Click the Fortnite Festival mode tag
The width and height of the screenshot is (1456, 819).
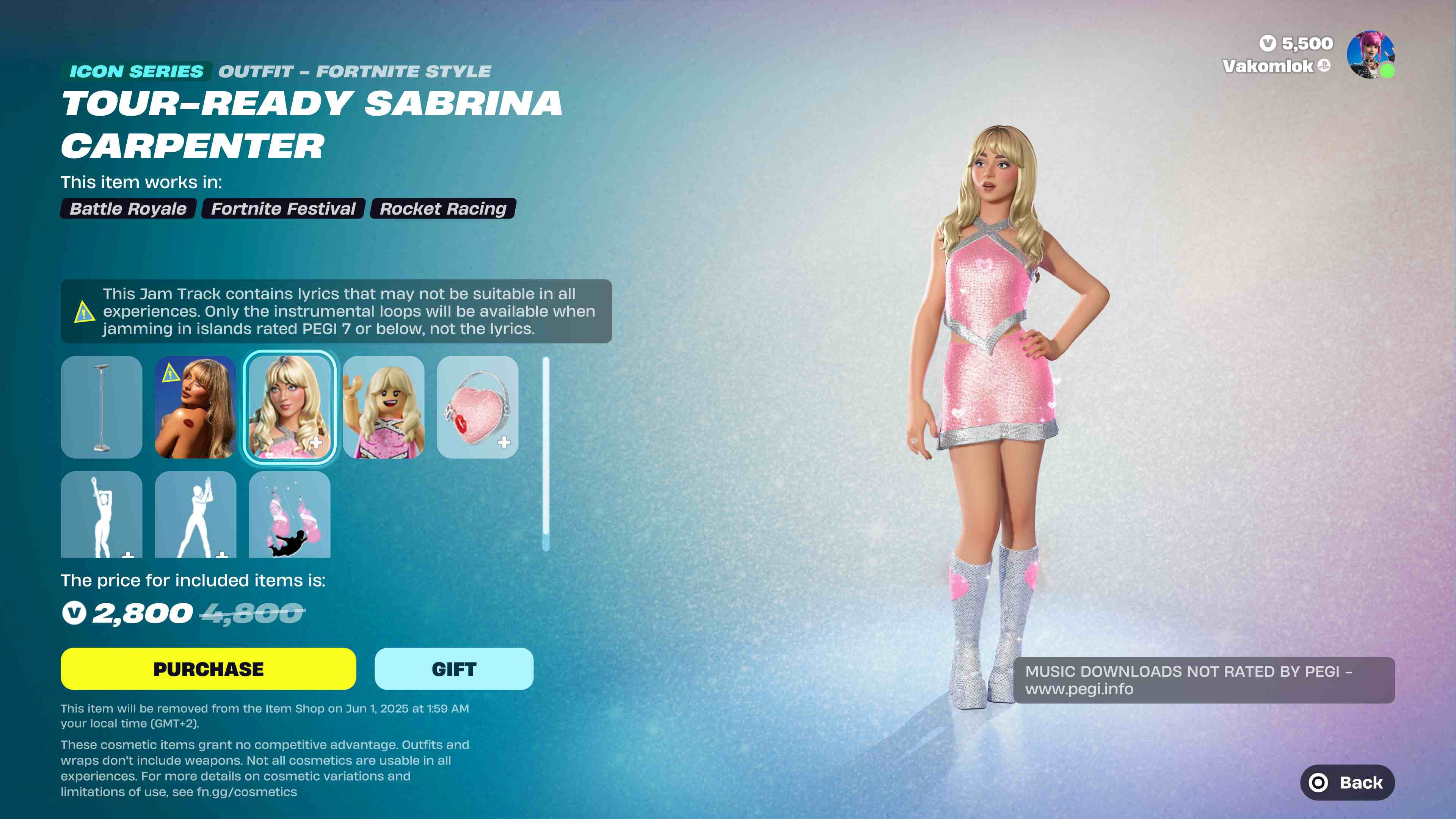pyautogui.click(x=282, y=209)
